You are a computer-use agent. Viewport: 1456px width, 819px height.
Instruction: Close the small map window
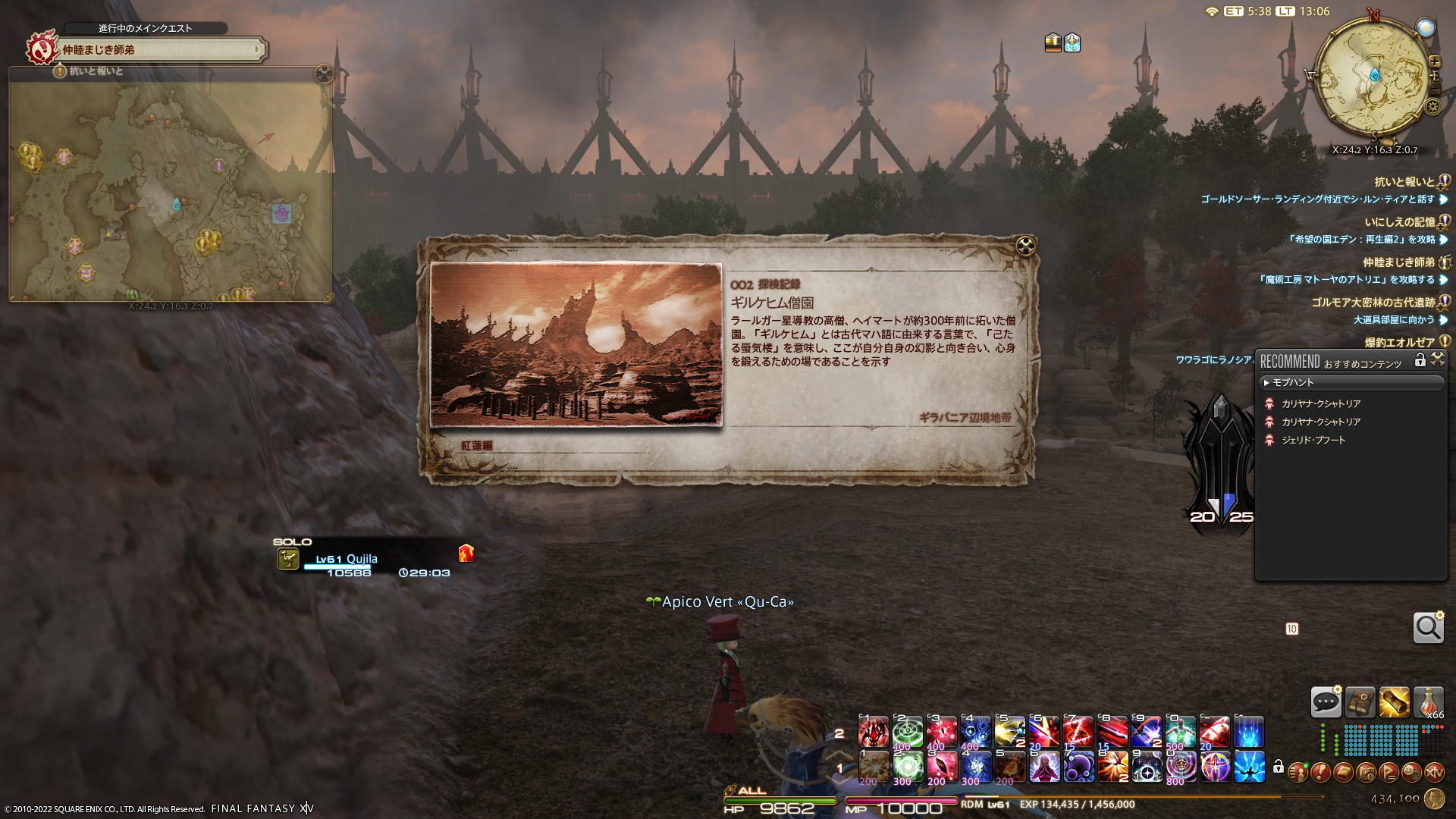tap(324, 74)
